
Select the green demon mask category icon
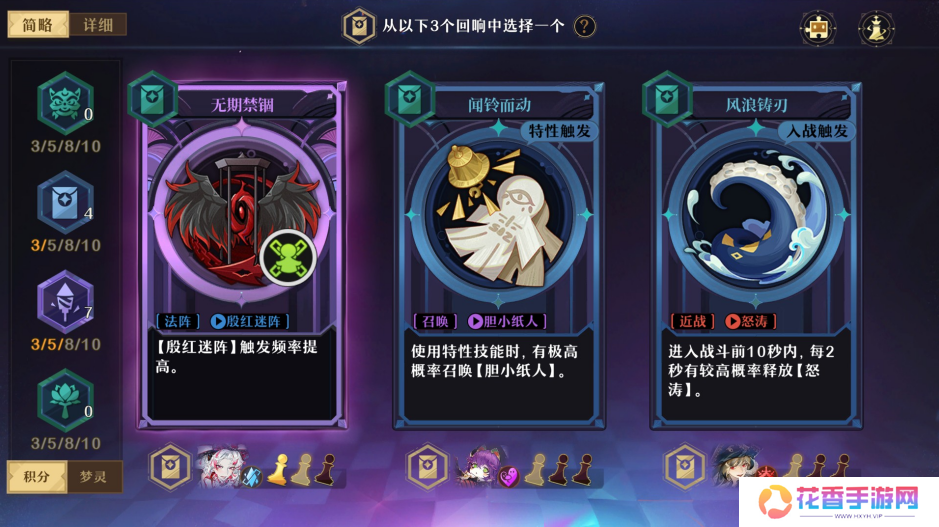click(65, 101)
